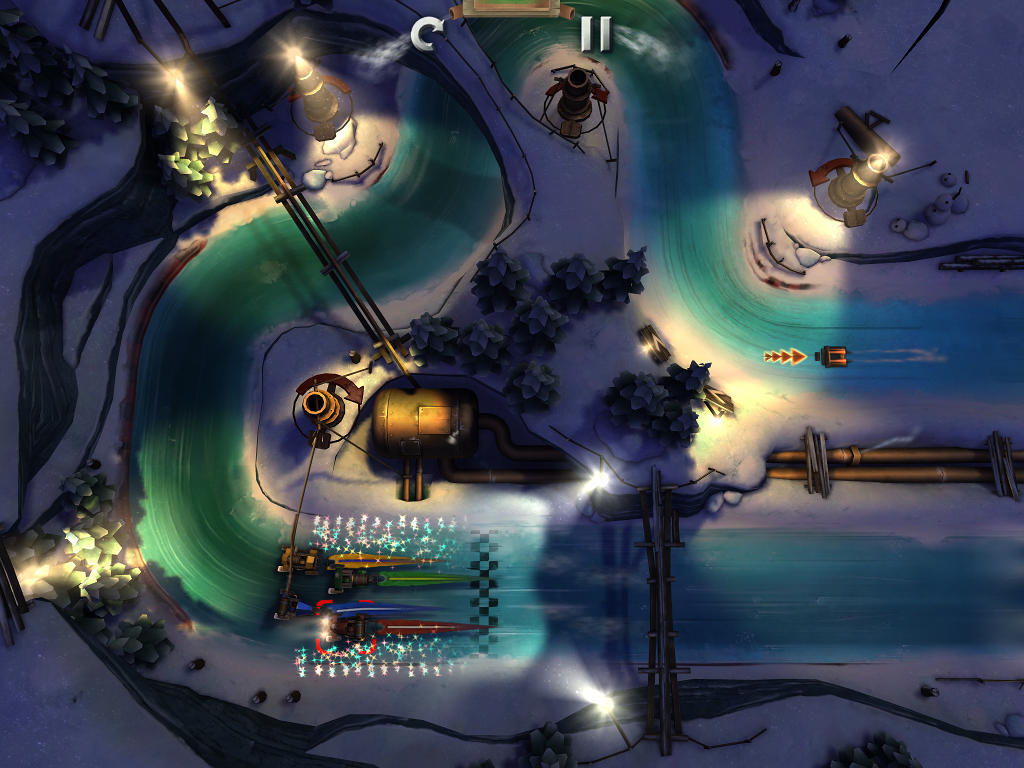Image resolution: width=1024 pixels, height=768 pixels.
Task: Pause the game
Action: (595, 34)
